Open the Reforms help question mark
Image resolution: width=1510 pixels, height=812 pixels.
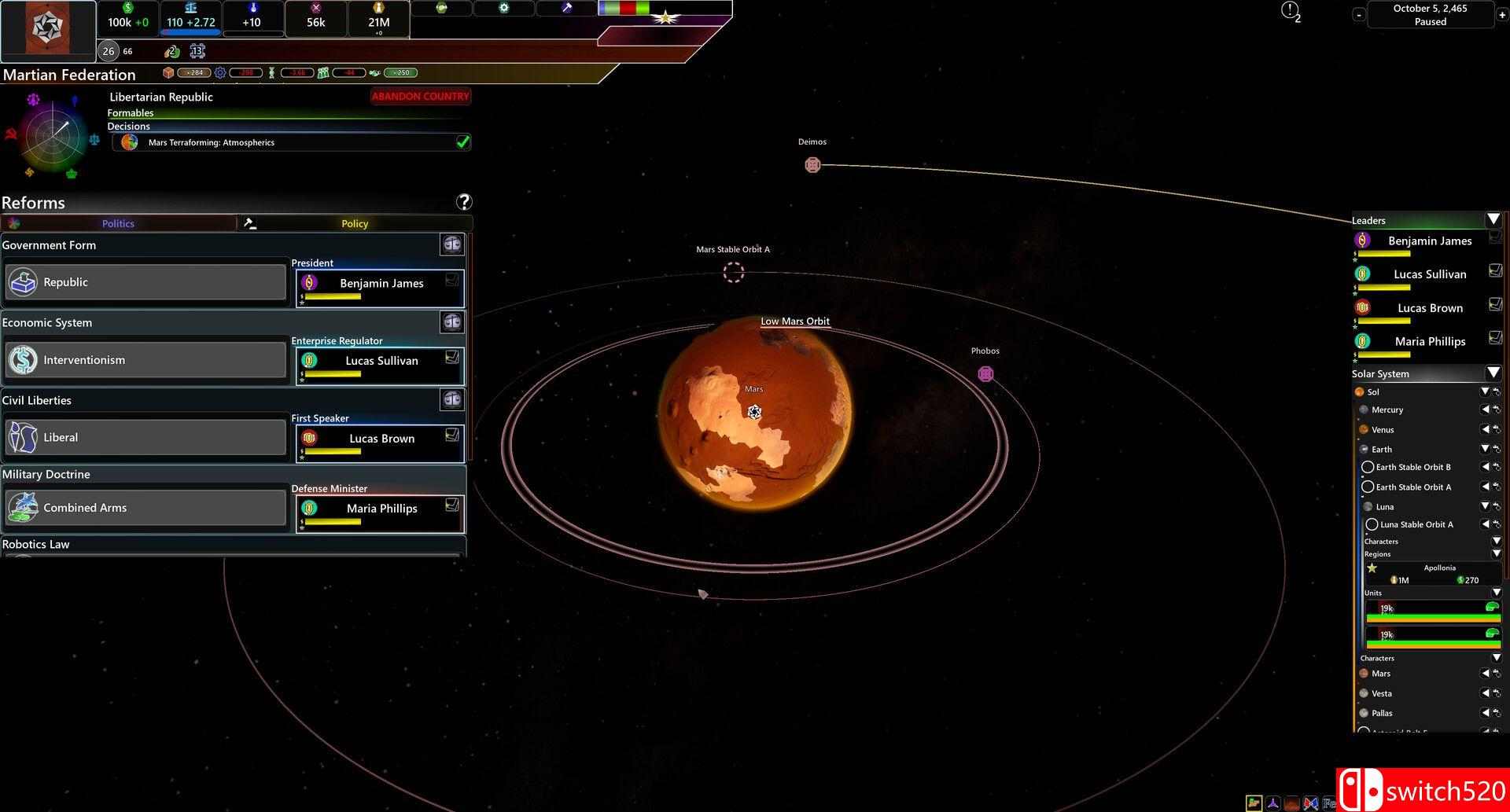tap(464, 202)
